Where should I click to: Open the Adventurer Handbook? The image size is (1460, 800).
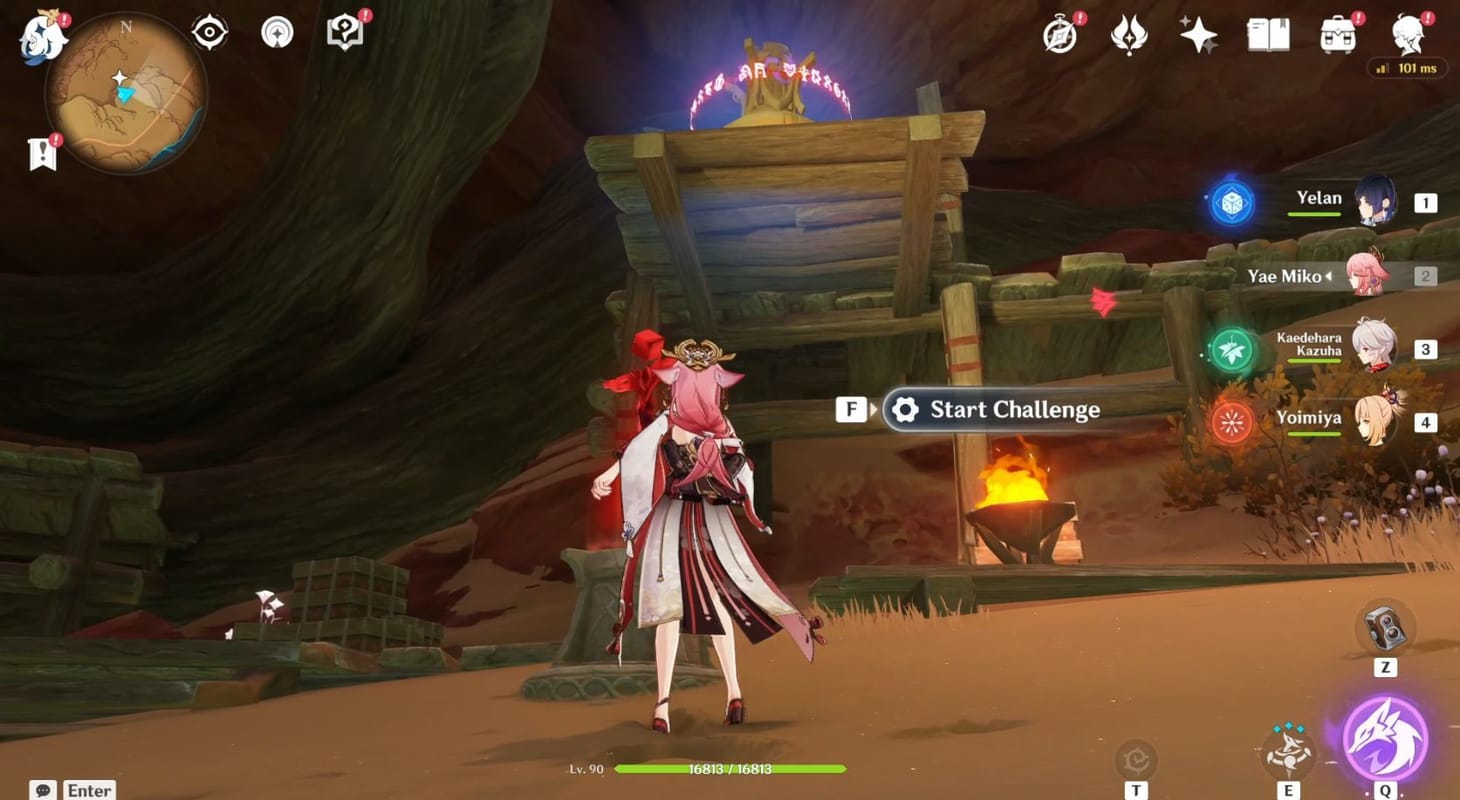click(344, 31)
